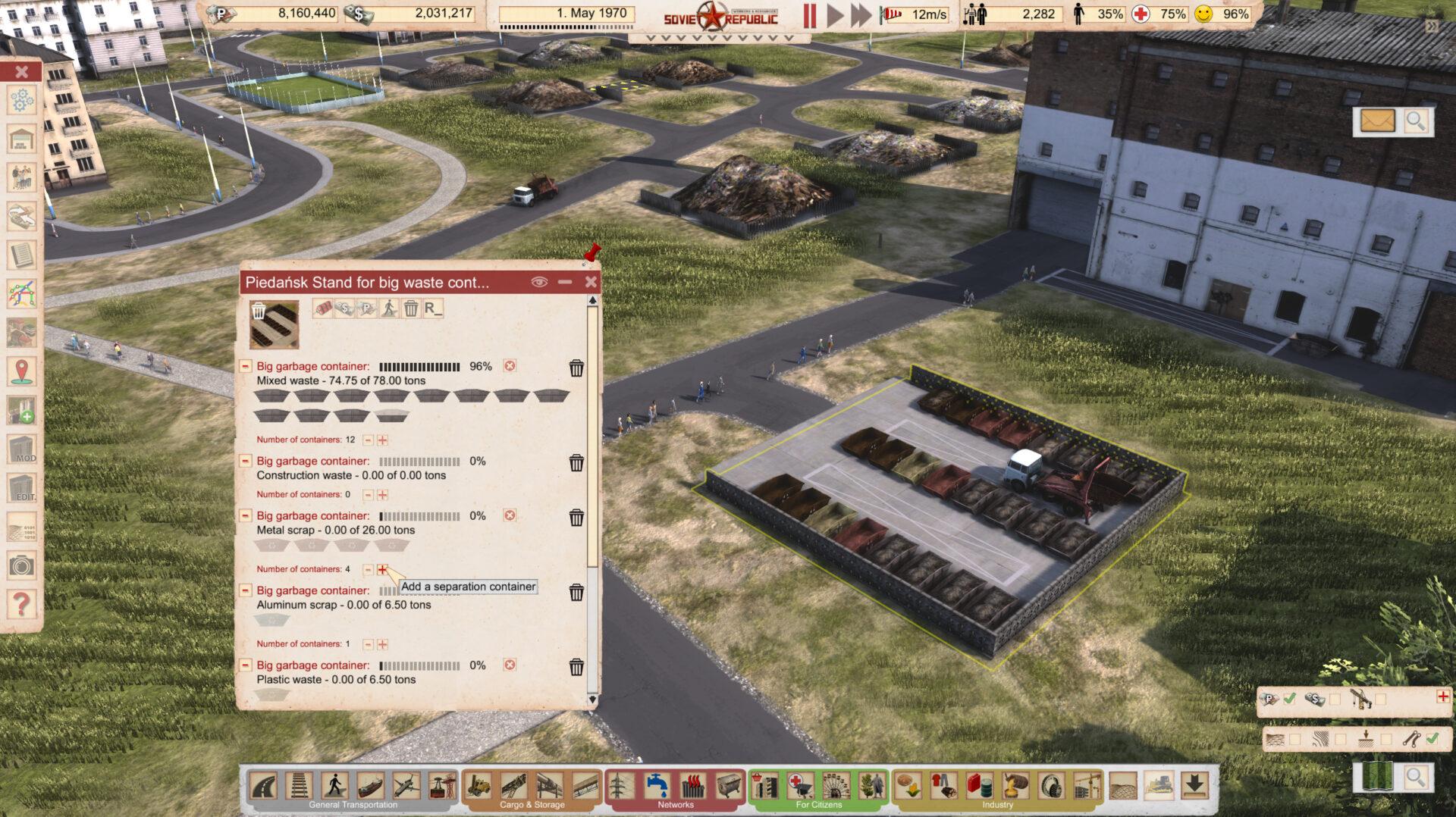Close the left sidebar panel
The width and height of the screenshot is (1456, 817).
(21, 71)
